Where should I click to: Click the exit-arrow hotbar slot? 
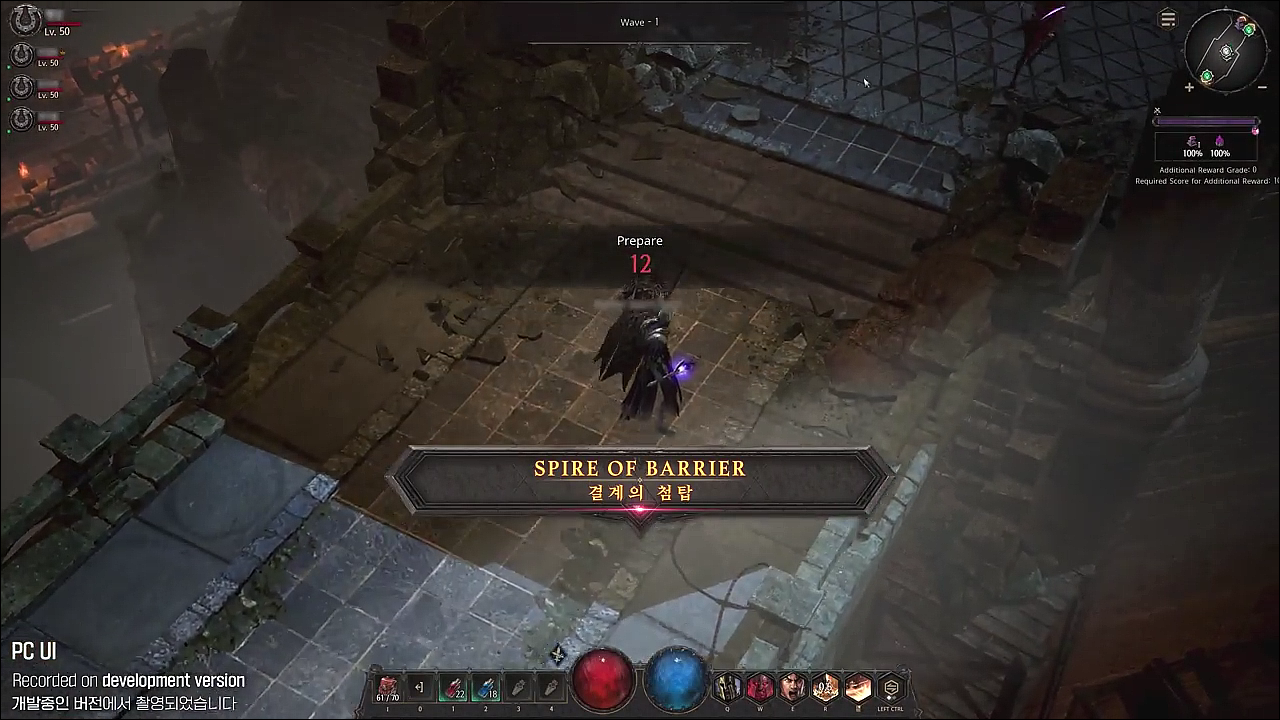[x=420, y=687]
